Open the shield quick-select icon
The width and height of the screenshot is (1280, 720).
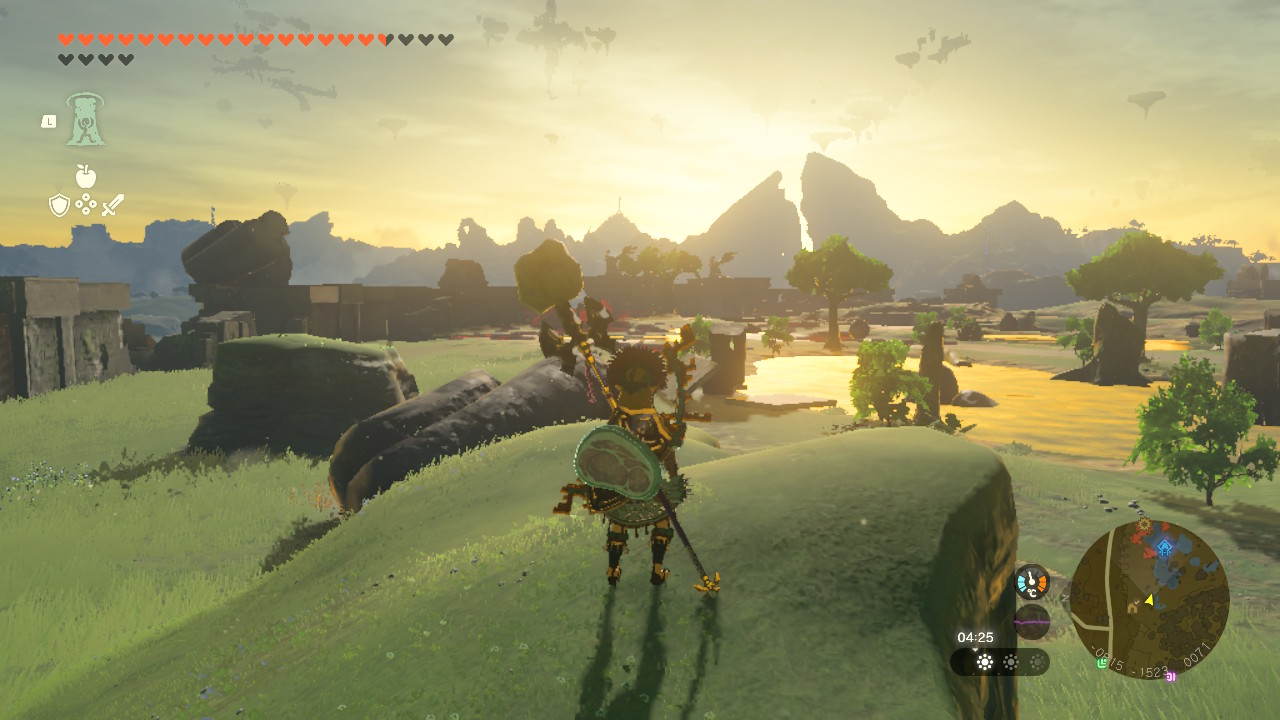pyautogui.click(x=59, y=205)
